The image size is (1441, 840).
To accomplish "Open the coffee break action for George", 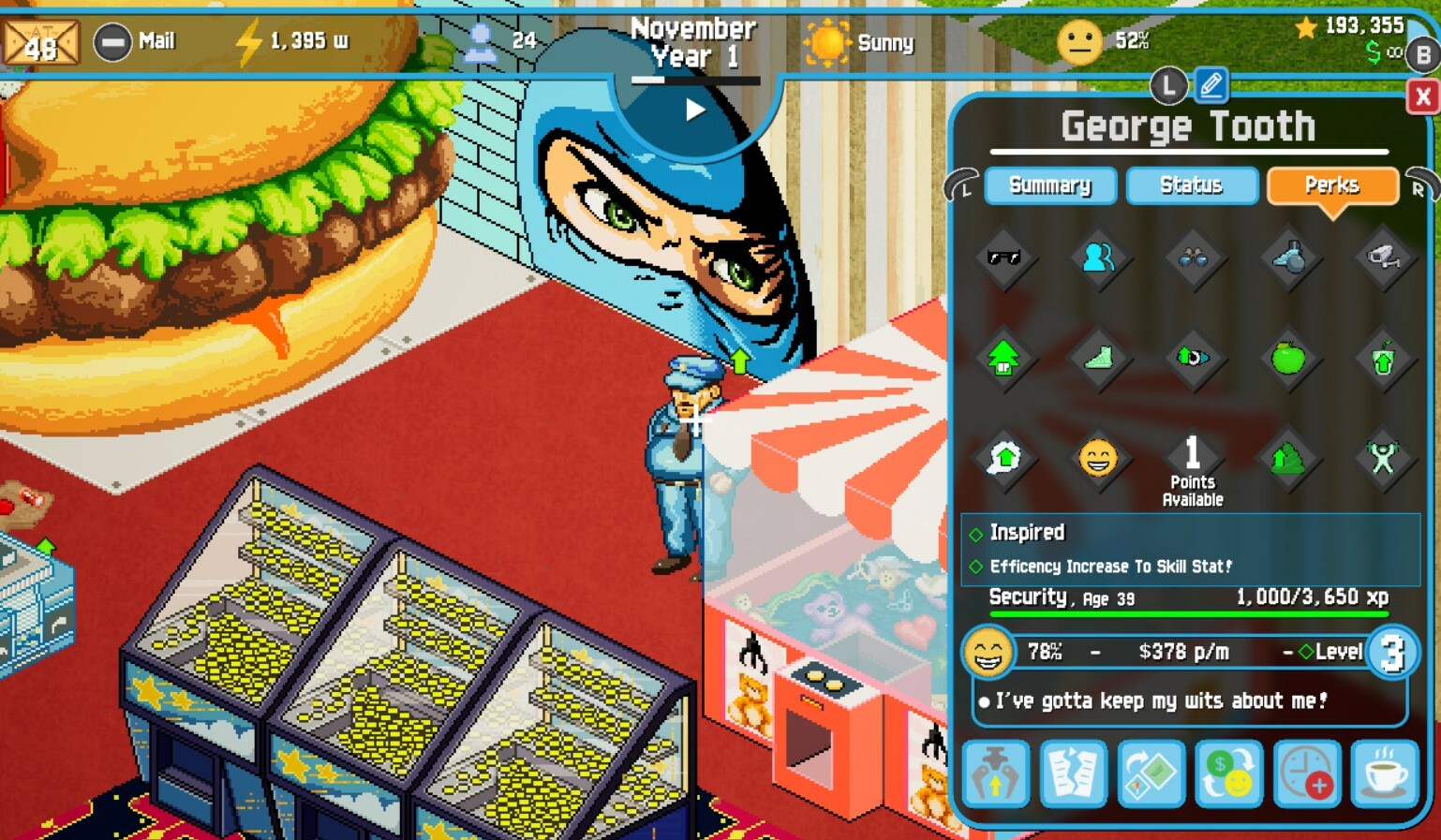I will [x=1384, y=774].
